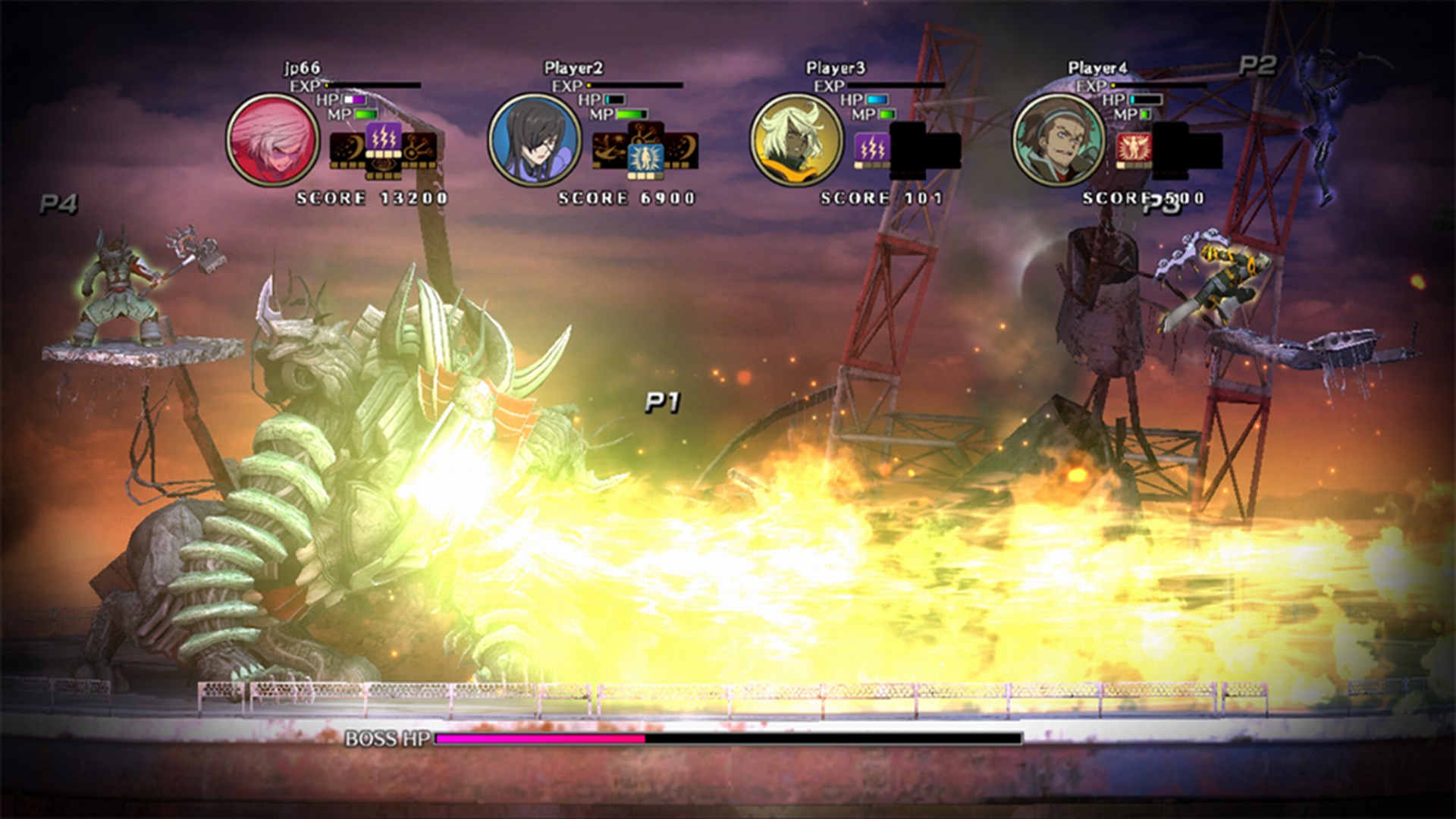Select jp66's eye emblem skill icon
The height and width of the screenshot is (819, 1456).
pyautogui.click(x=384, y=166)
